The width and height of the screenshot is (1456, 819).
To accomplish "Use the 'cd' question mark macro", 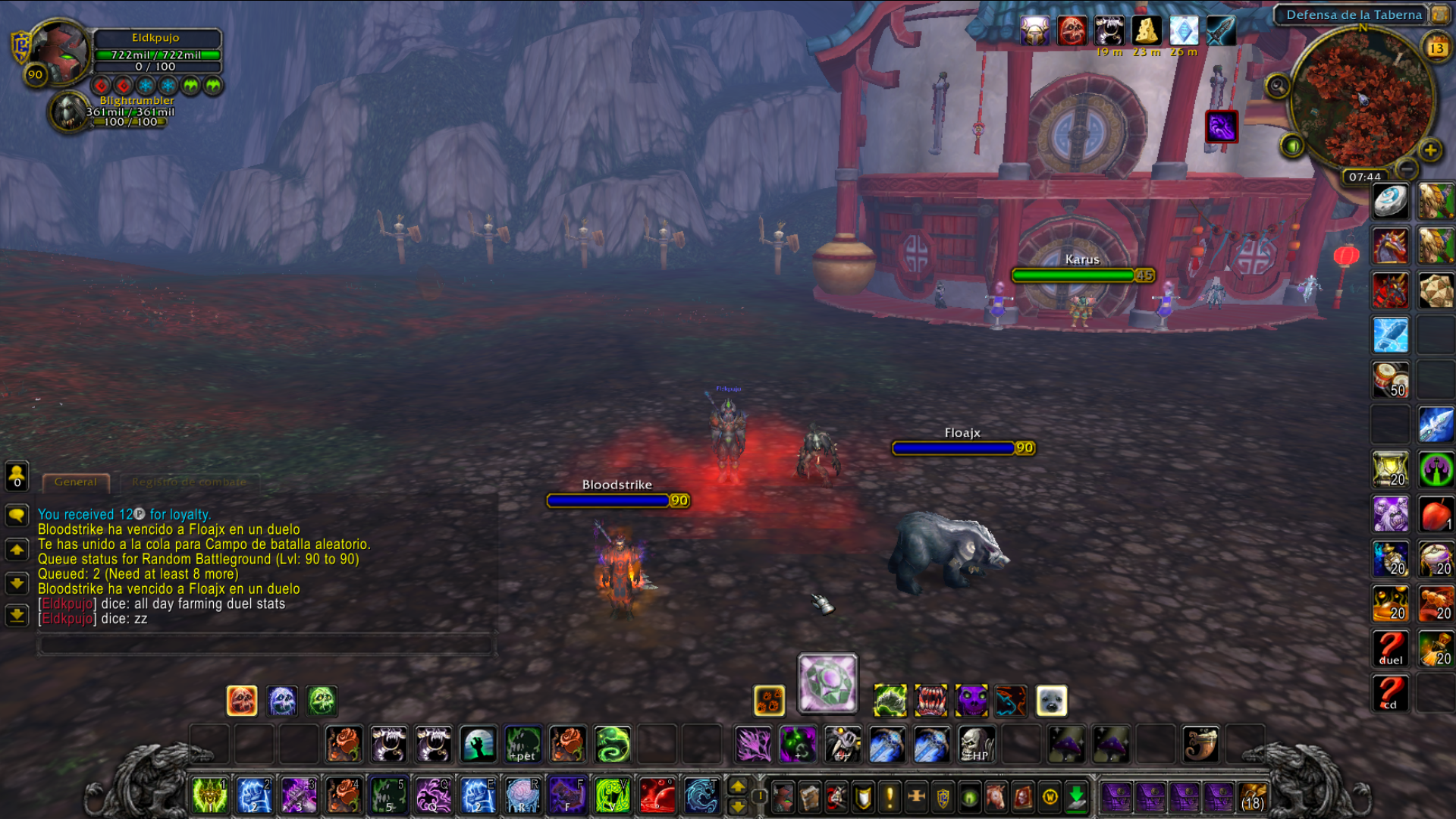I will point(1390,693).
